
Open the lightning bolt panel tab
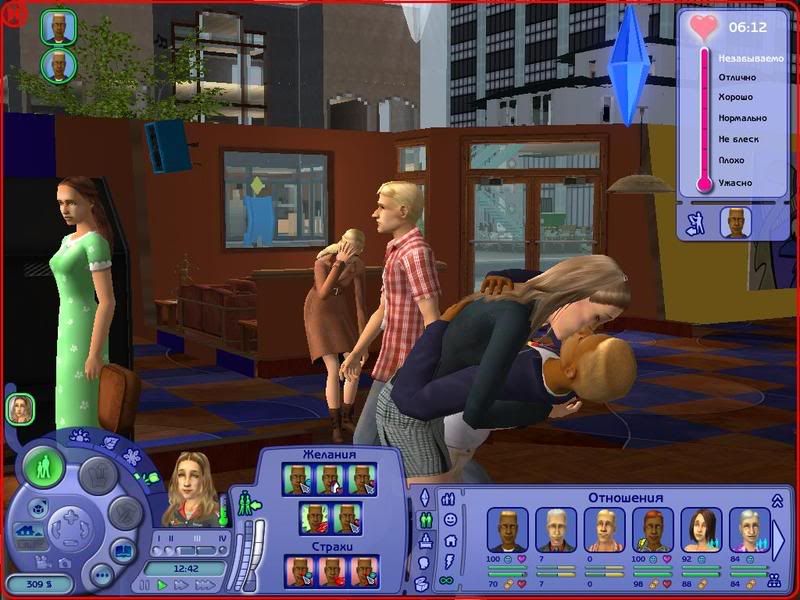tap(449, 560)
